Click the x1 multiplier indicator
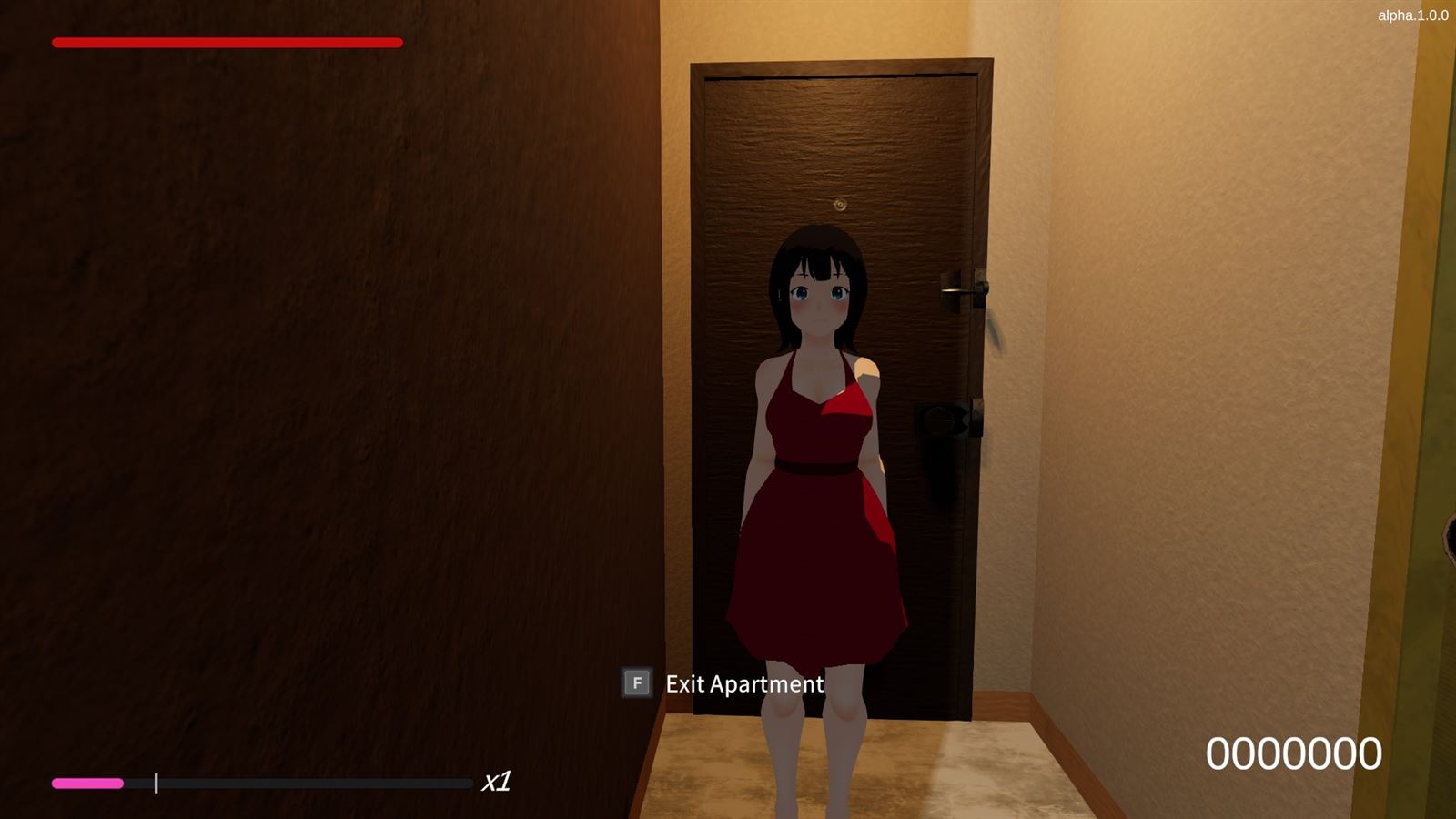 [497, 781]
